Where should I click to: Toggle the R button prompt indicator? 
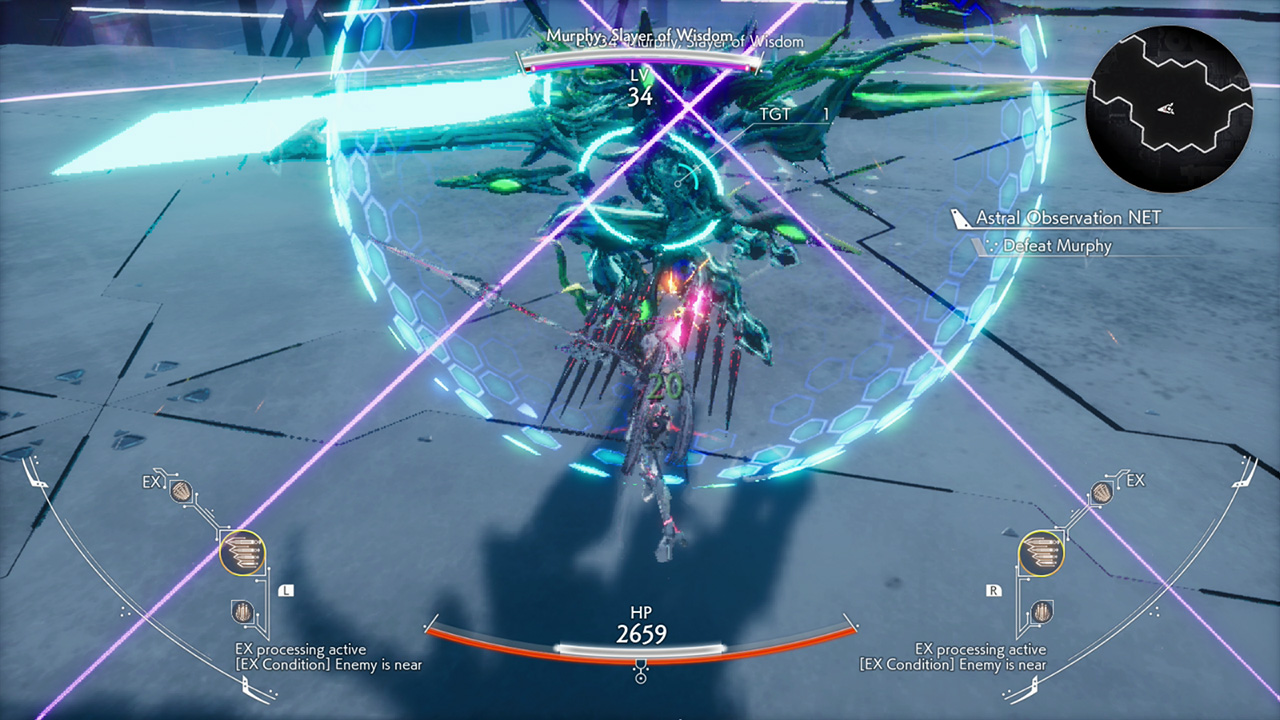click(993, 591)
